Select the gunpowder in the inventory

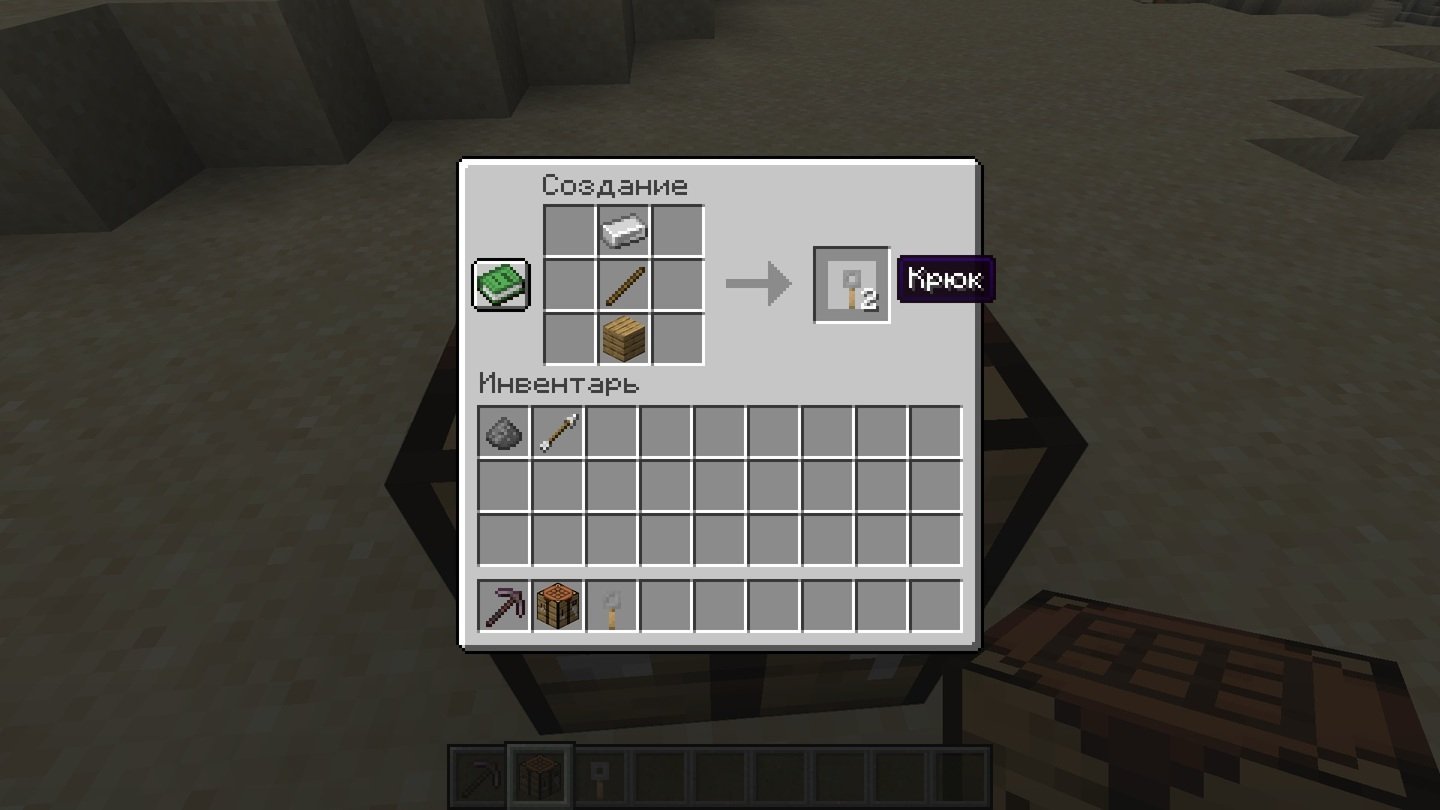coord(504,432)
